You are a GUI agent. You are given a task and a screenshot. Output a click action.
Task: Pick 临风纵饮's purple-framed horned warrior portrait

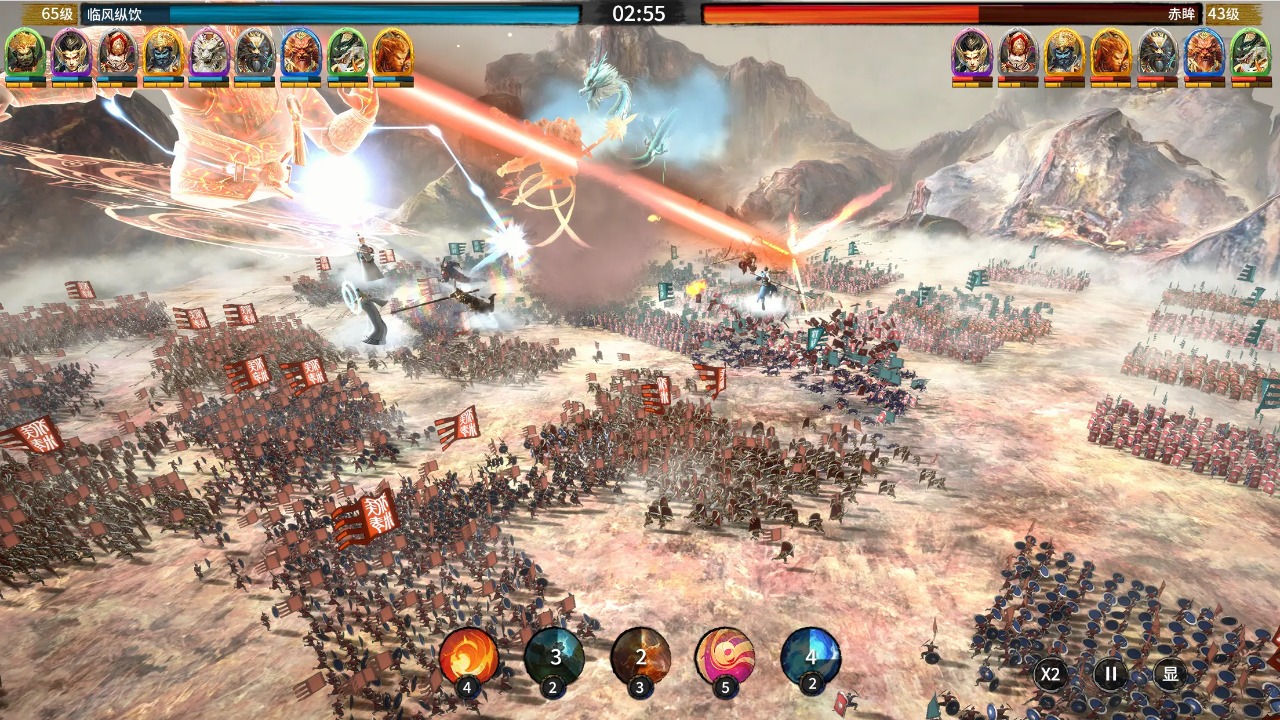[x=71, y=52]
